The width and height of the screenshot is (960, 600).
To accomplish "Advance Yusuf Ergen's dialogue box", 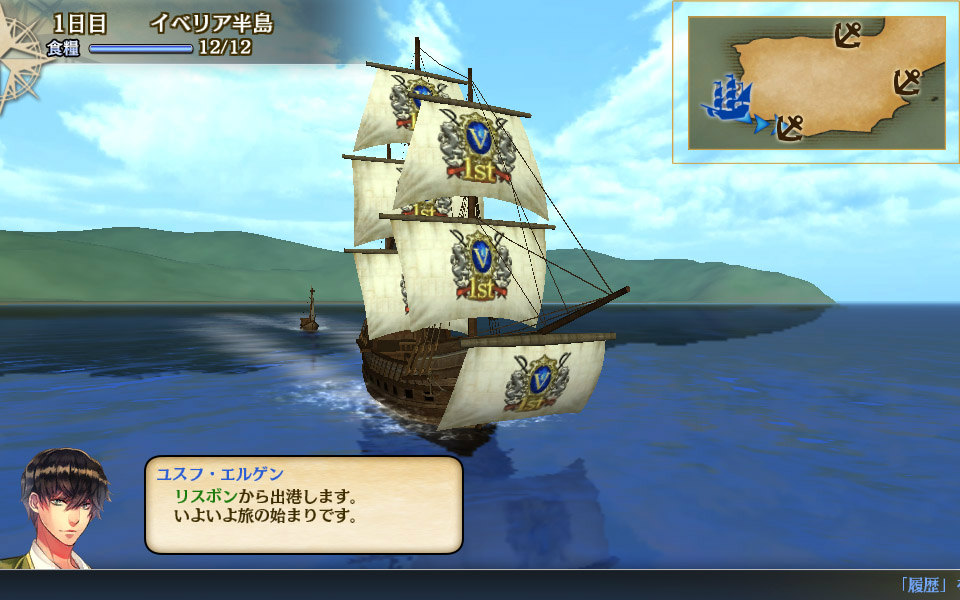I will tap(303, 505).
